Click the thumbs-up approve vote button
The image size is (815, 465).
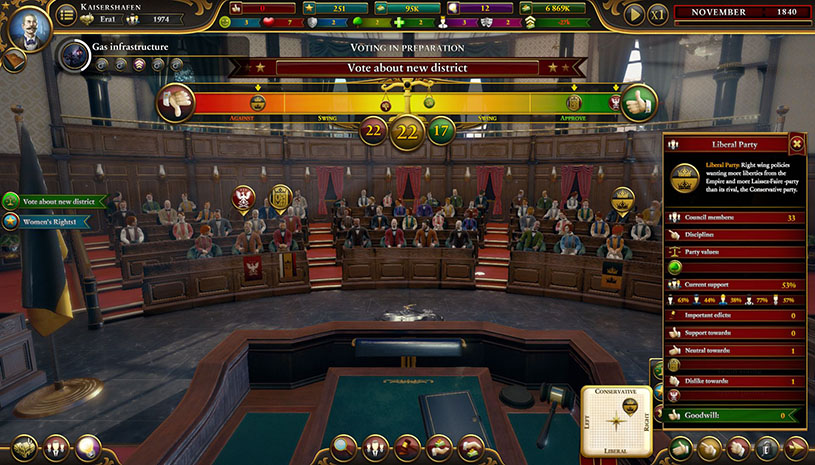[639, 103]
